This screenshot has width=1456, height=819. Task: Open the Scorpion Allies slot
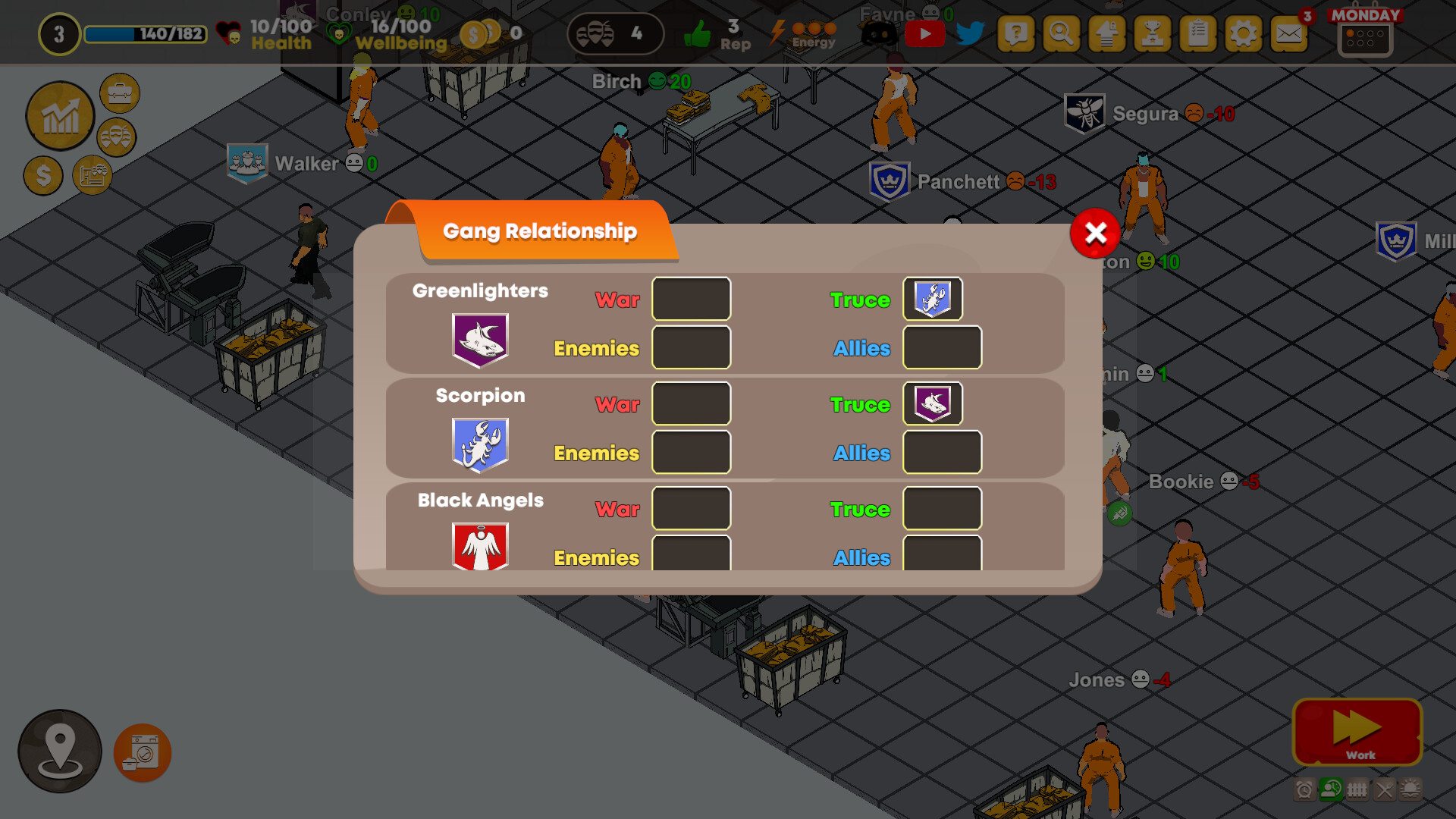[942, 452]
